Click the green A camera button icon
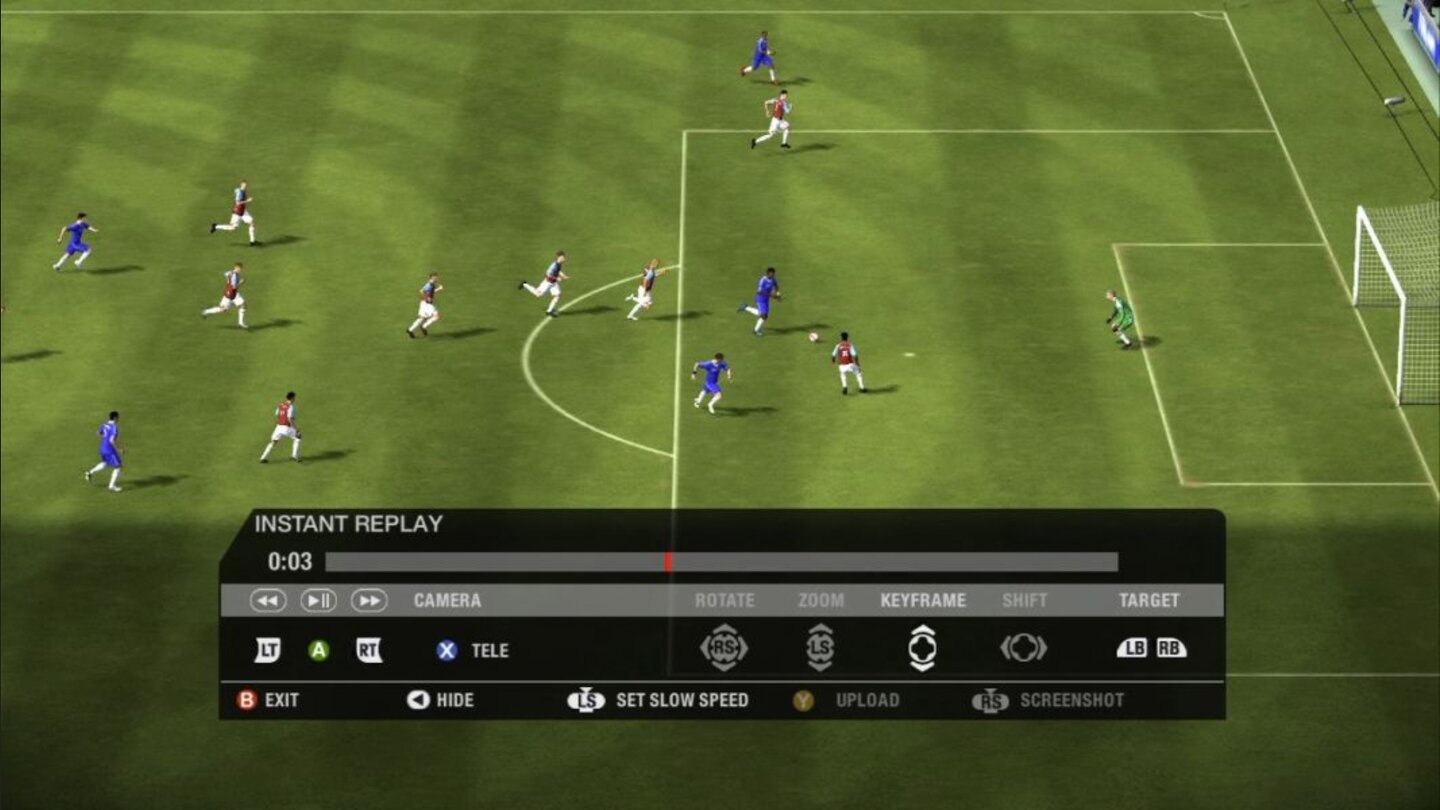The image size is (1440, 810). (x=320, y=650)
